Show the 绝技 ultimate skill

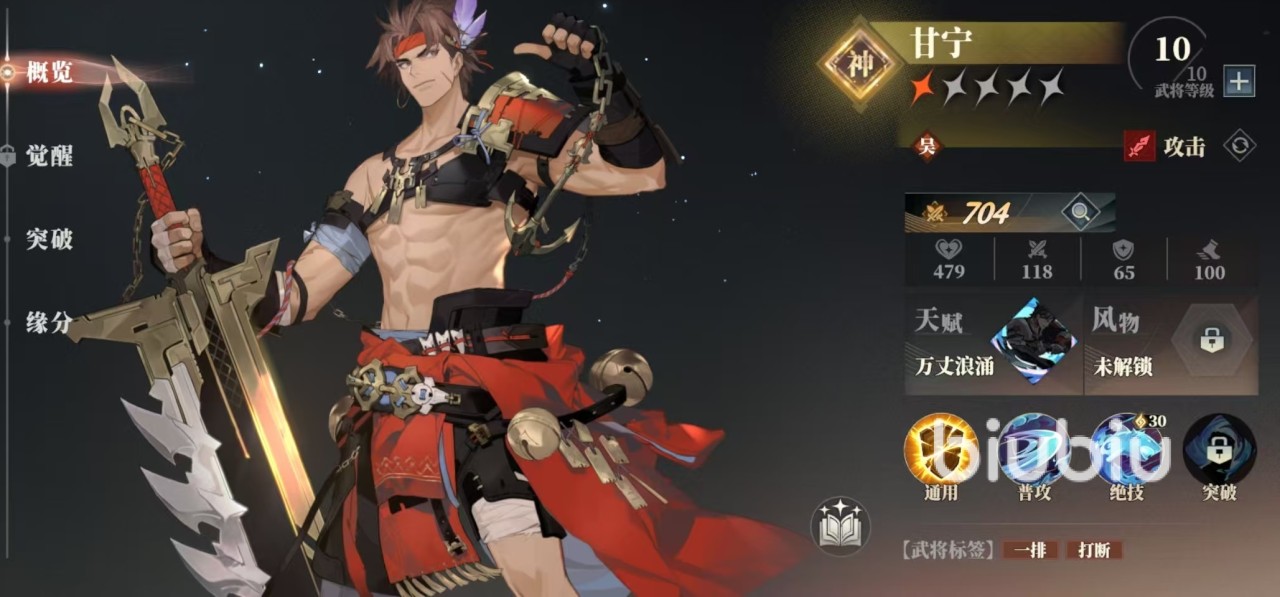click(1127, 451)
